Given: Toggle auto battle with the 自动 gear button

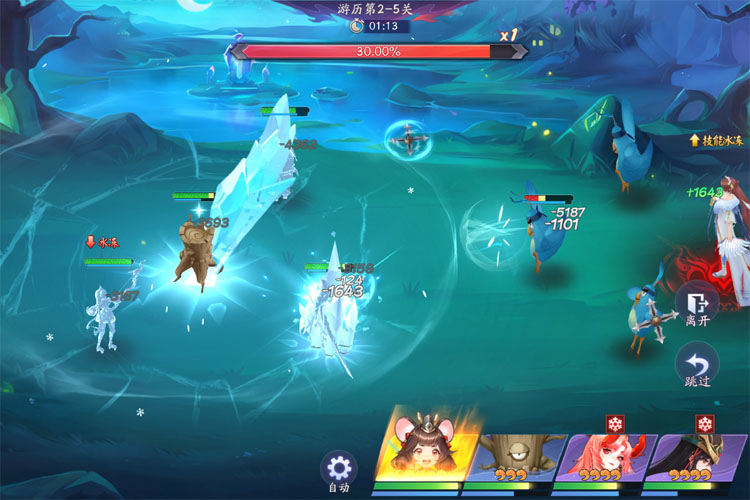Looking at the screenshot, I should (339, 469).
